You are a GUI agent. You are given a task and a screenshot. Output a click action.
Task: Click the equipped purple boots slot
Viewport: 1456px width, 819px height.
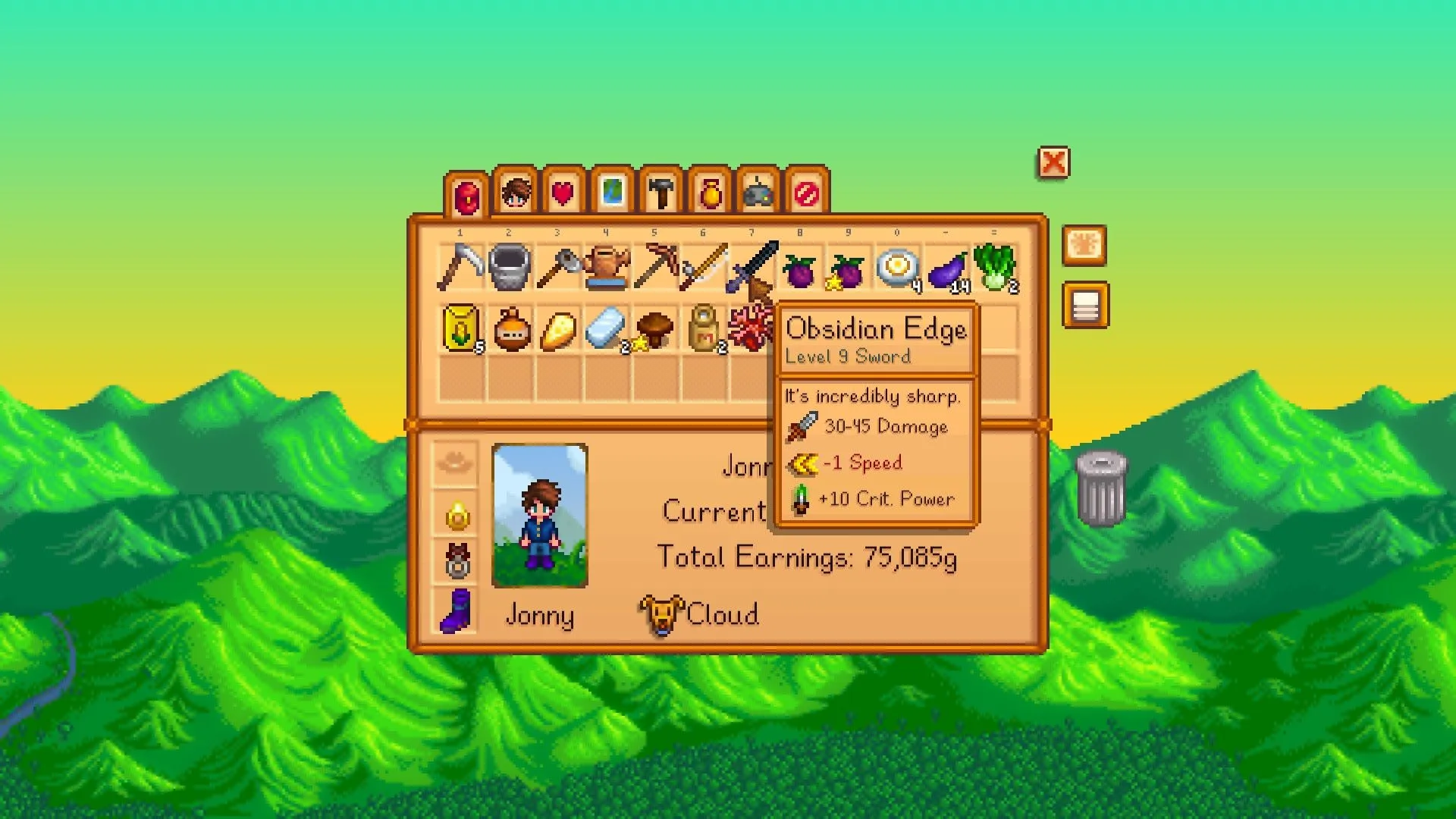(457, 616)
